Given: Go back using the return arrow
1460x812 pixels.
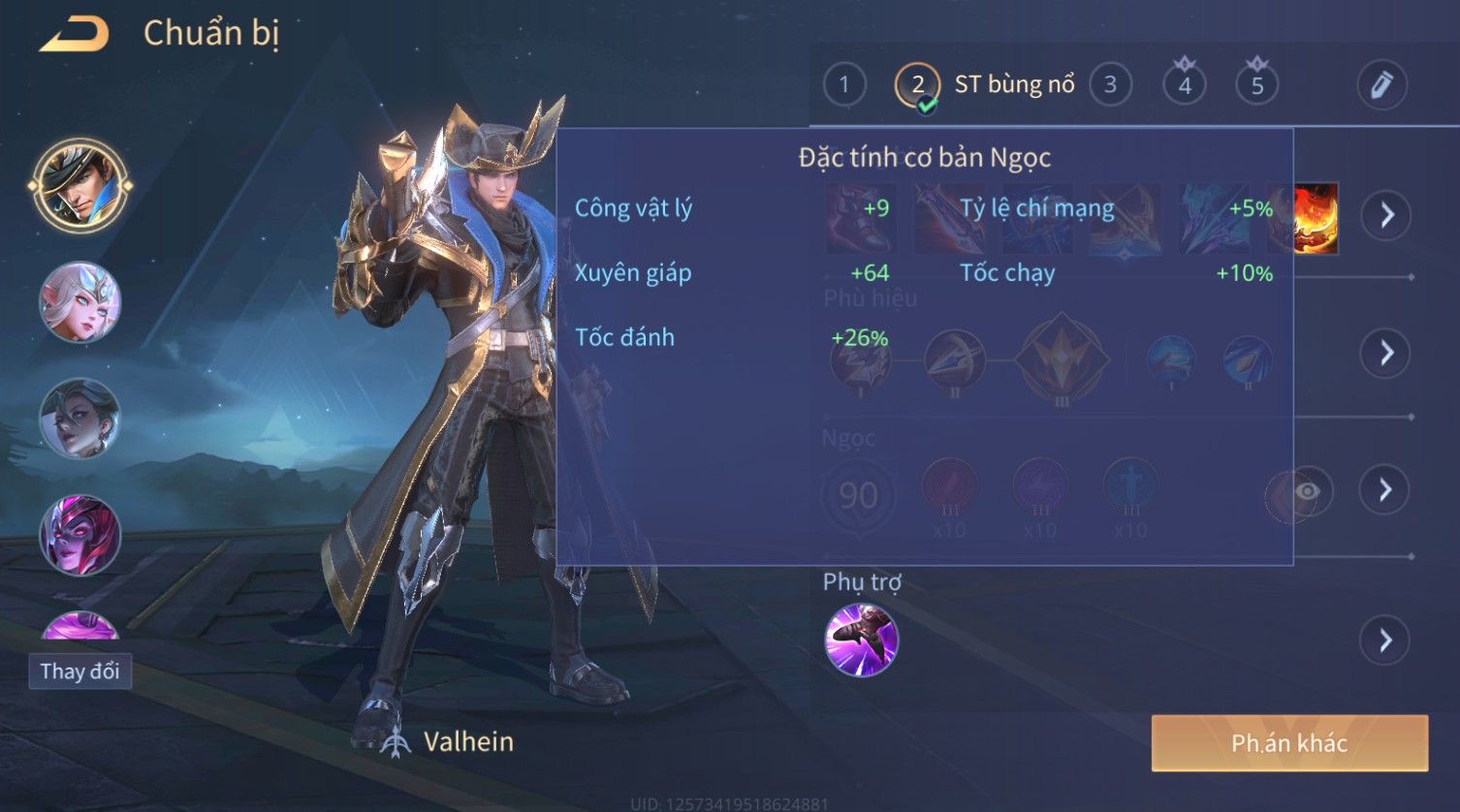Looking at the screenshot, I should click(74, 35).
